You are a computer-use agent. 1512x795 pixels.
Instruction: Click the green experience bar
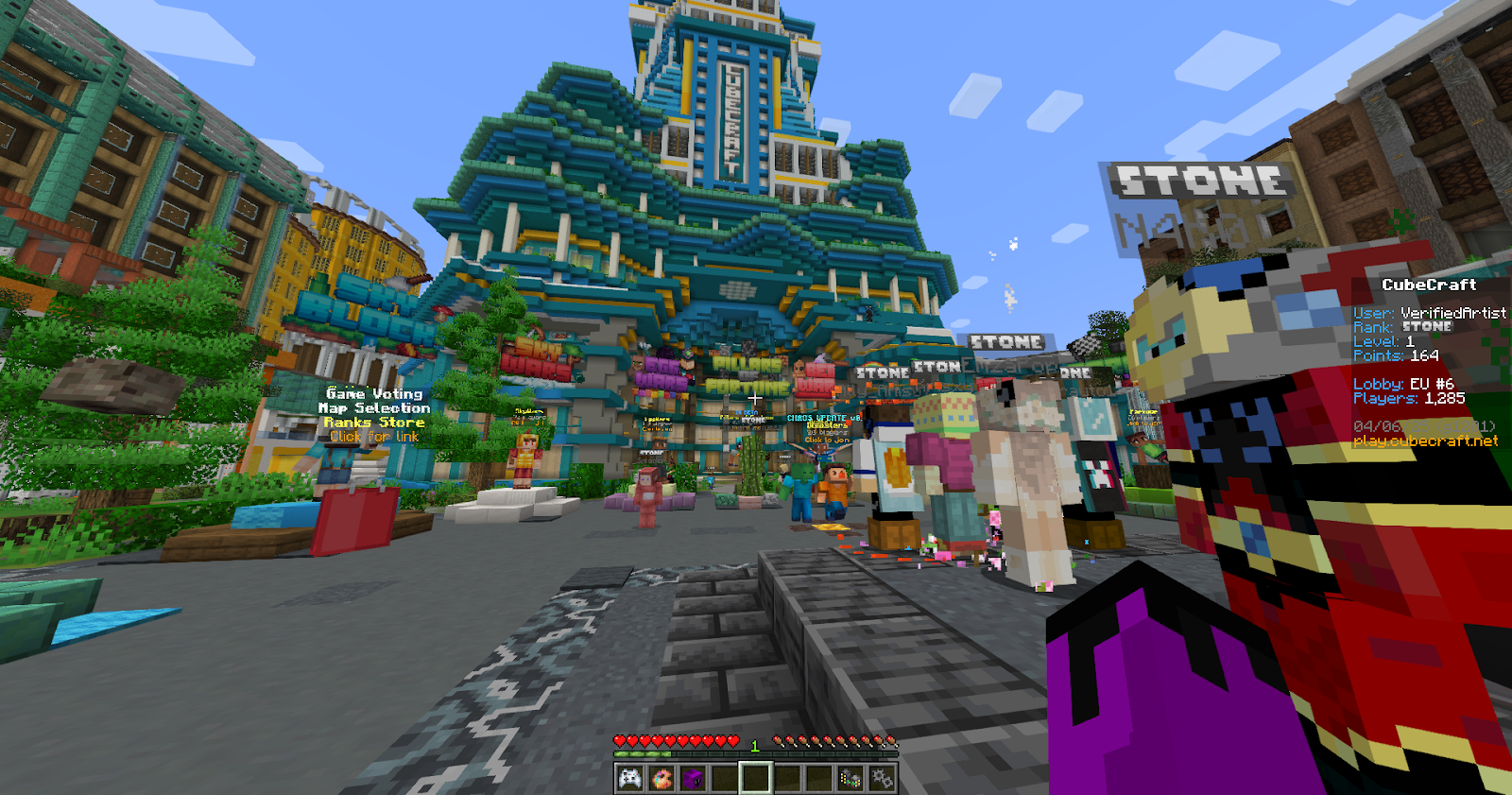tap(643, 754)
